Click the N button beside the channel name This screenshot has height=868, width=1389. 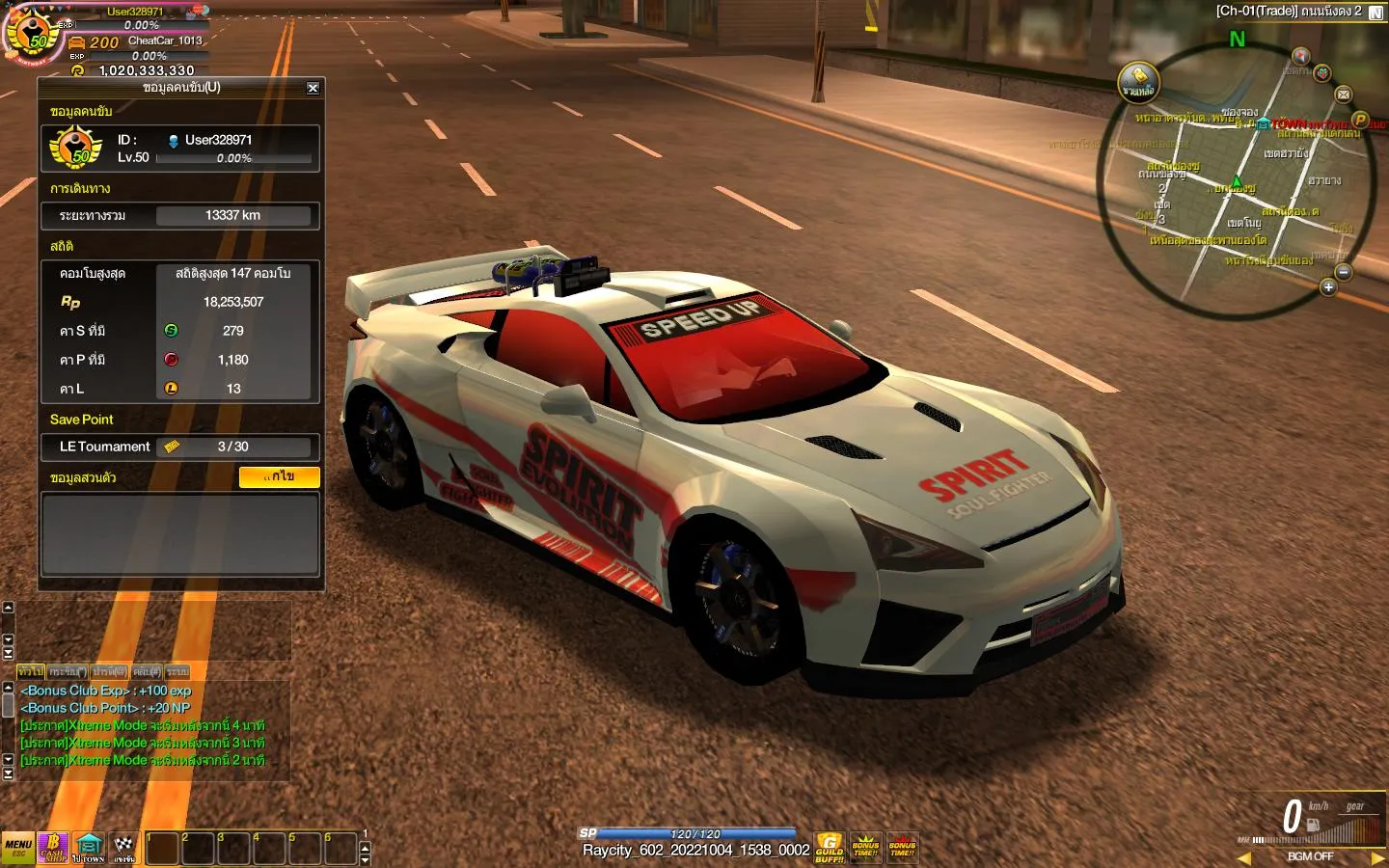pos(1375,13)
